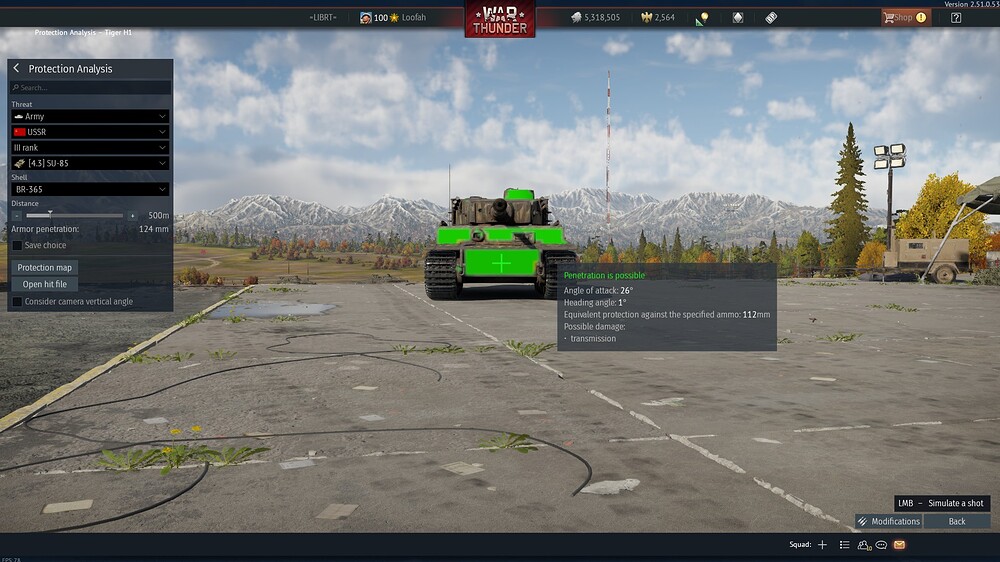Go back using the Protection Analysis arrow
The height and width of the screenshot is (562, 1000).
coord(17,69)
